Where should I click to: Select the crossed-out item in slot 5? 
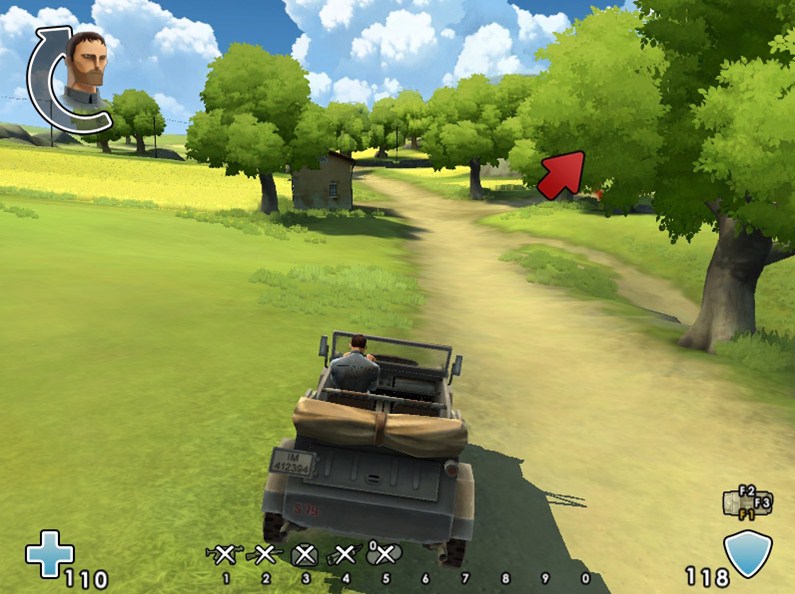tap(384, 554)
